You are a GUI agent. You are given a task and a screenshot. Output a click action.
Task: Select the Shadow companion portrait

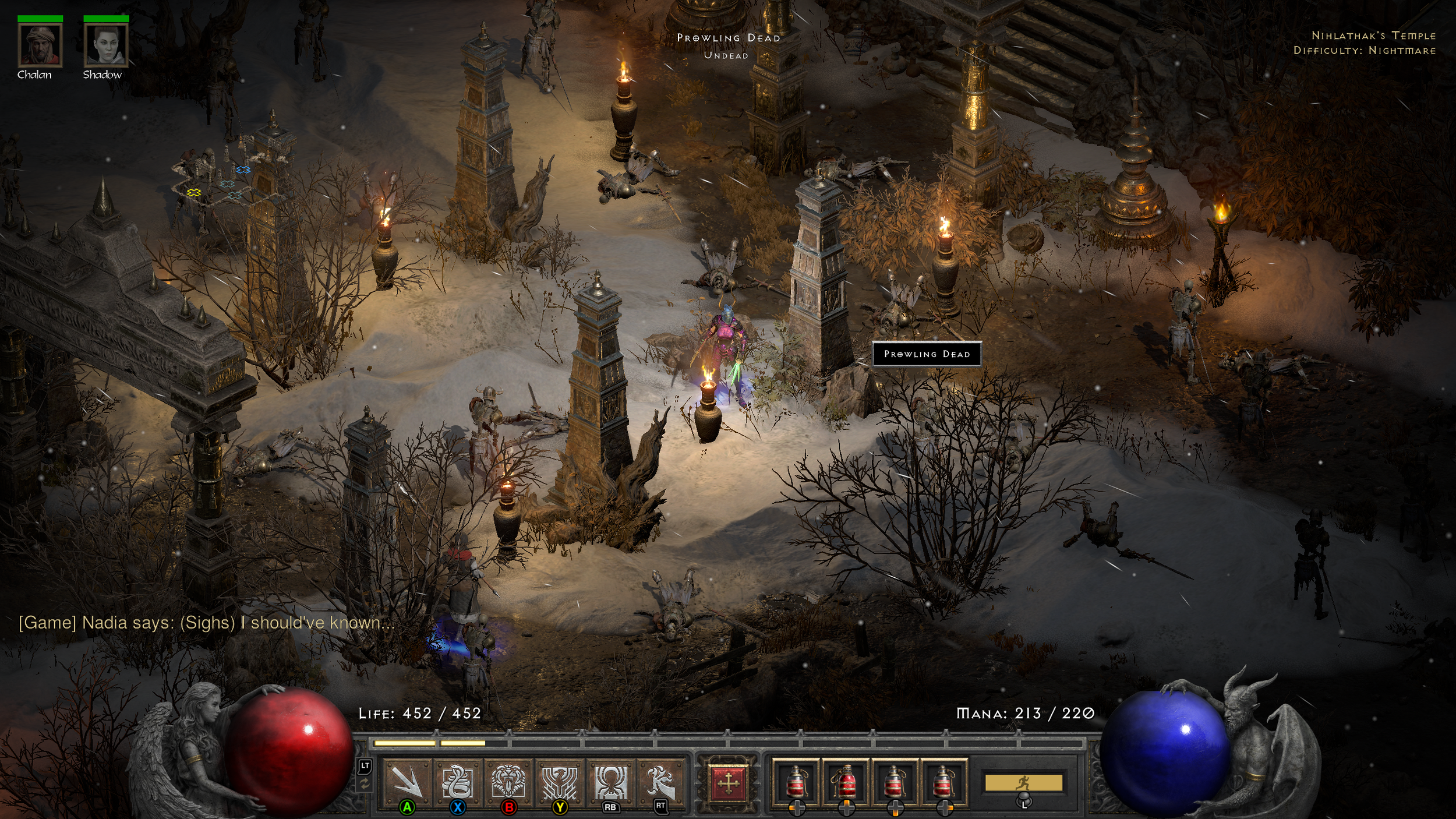click(x=106, y=45)
